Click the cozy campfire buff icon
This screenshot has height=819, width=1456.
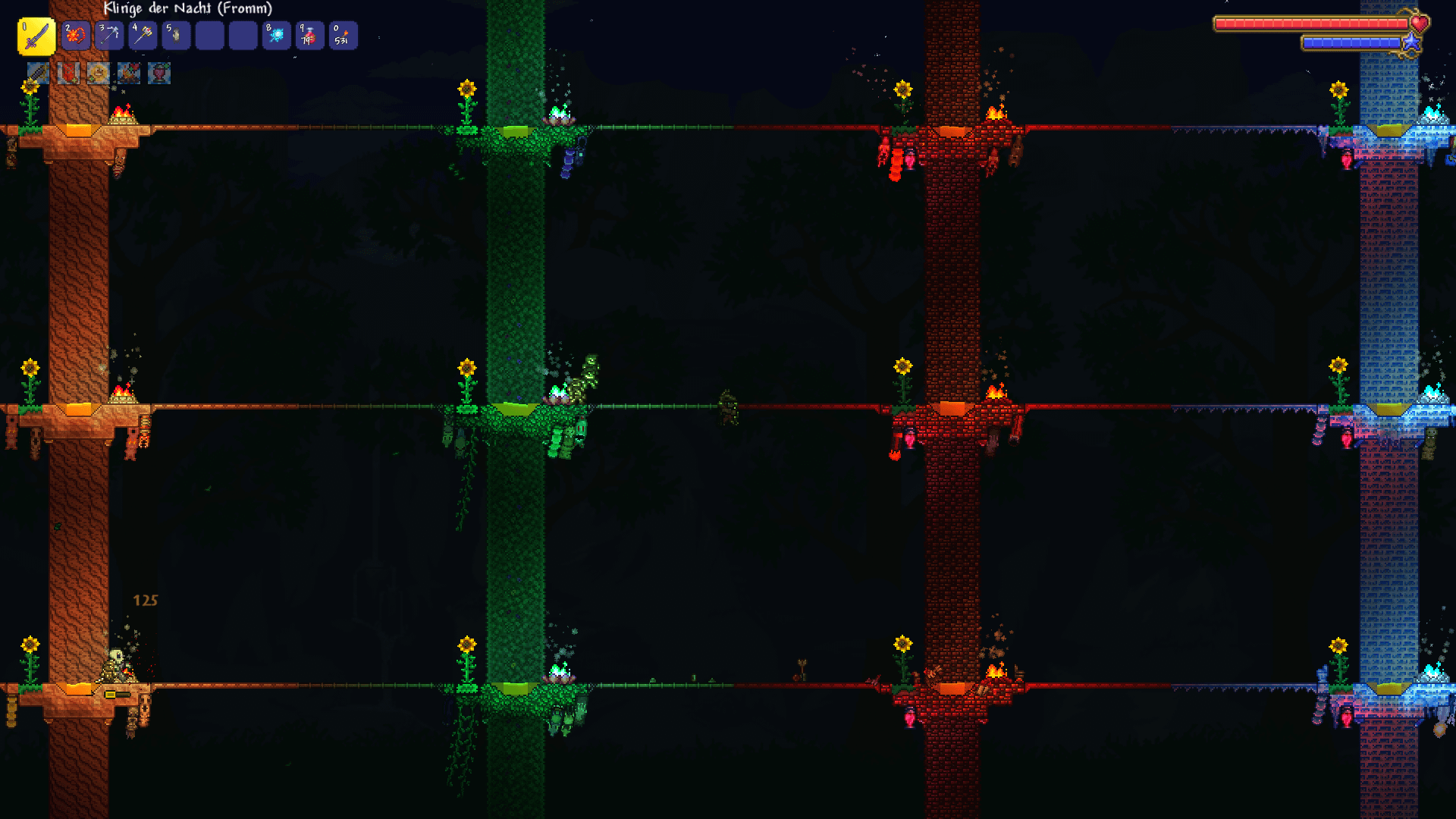point(129,73)
